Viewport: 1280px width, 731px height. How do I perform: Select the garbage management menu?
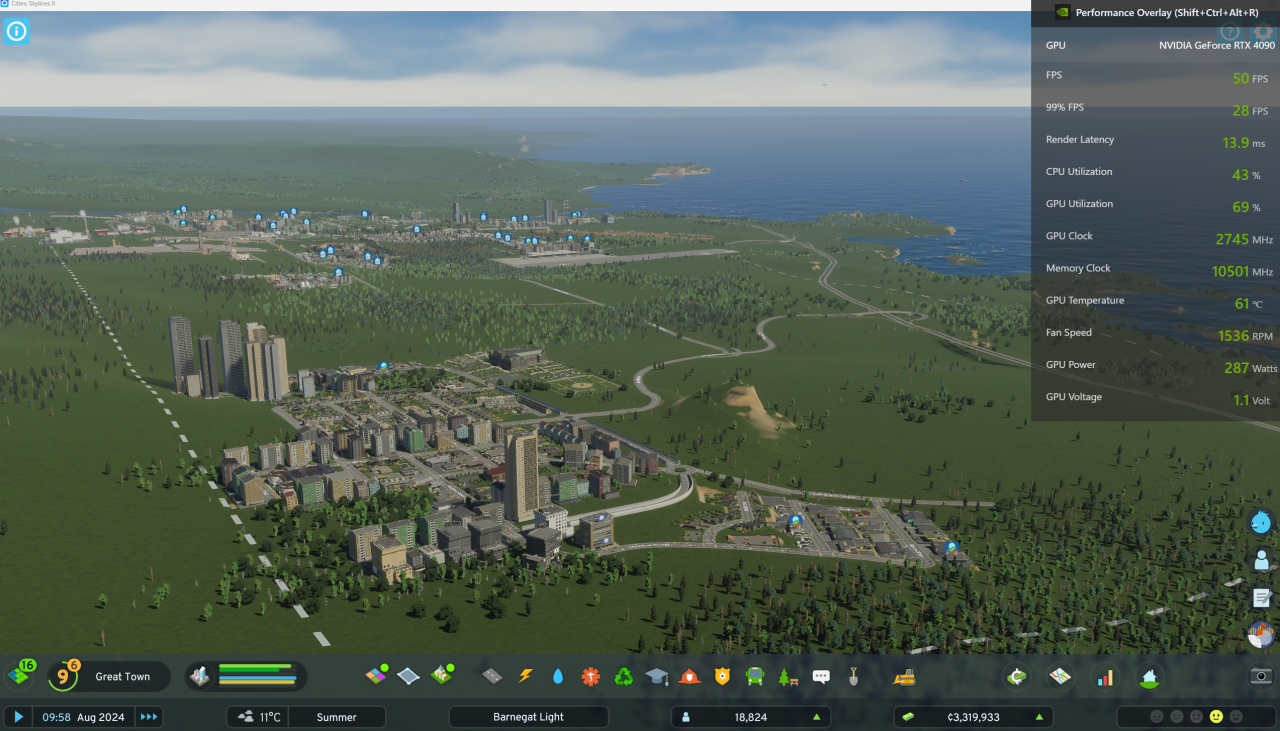coord(624,677)
